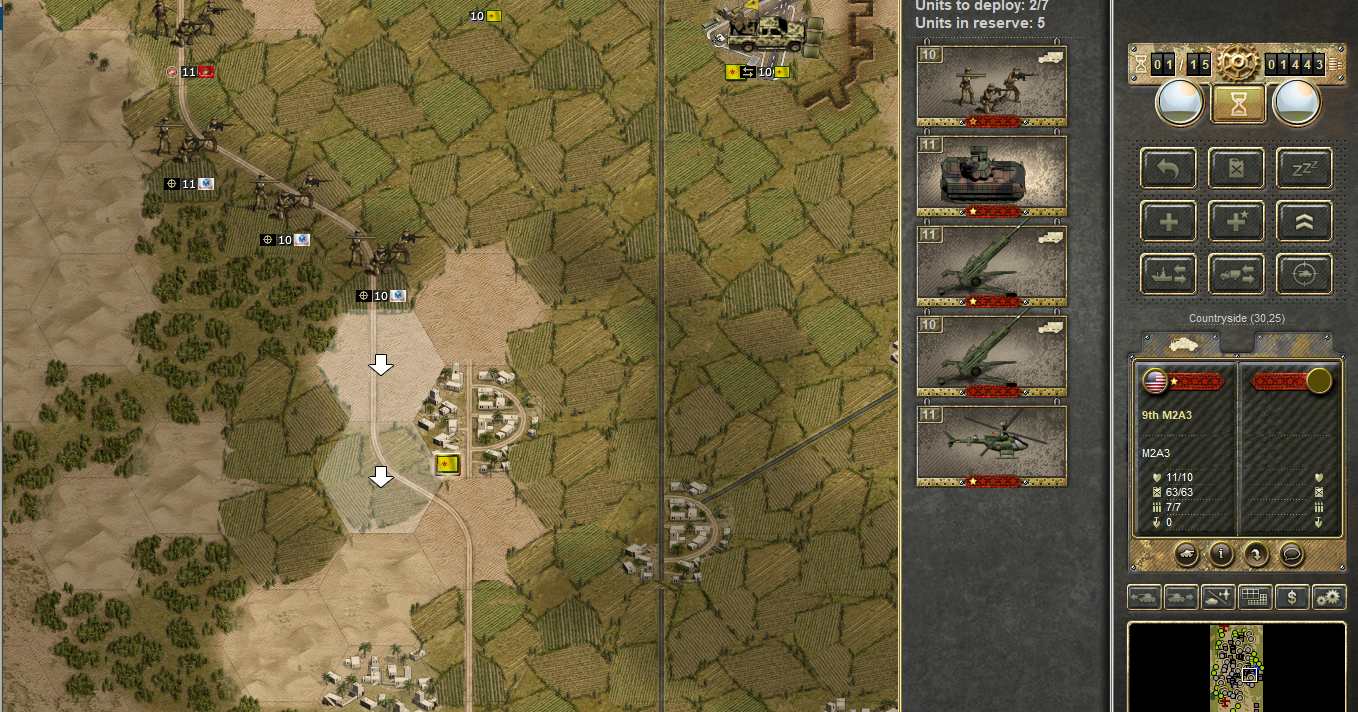The width and height of the screenshot is (1358, 712).
Task: Pick the camouflaged armored vehicle reserve card
Action: tap(991, 176)
